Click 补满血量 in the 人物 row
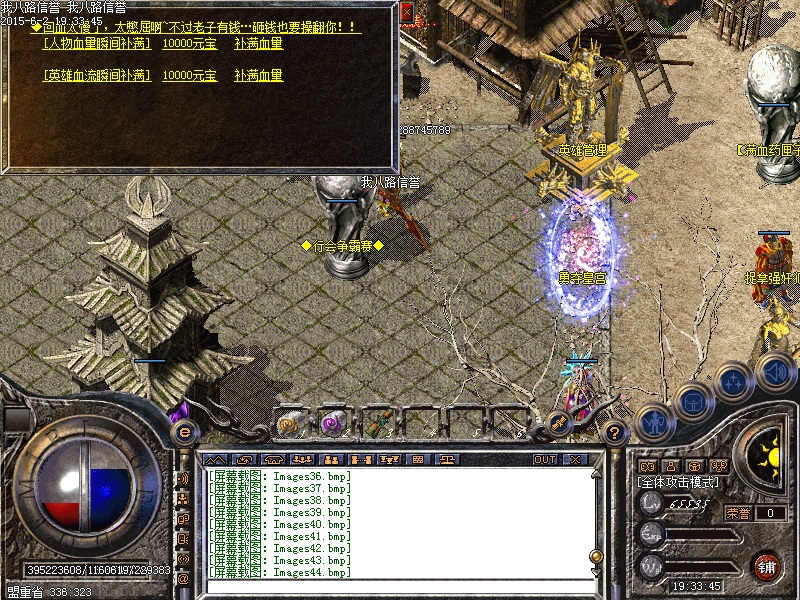The width and height of the screenshot is (800, 600). [x=258, y=44]
